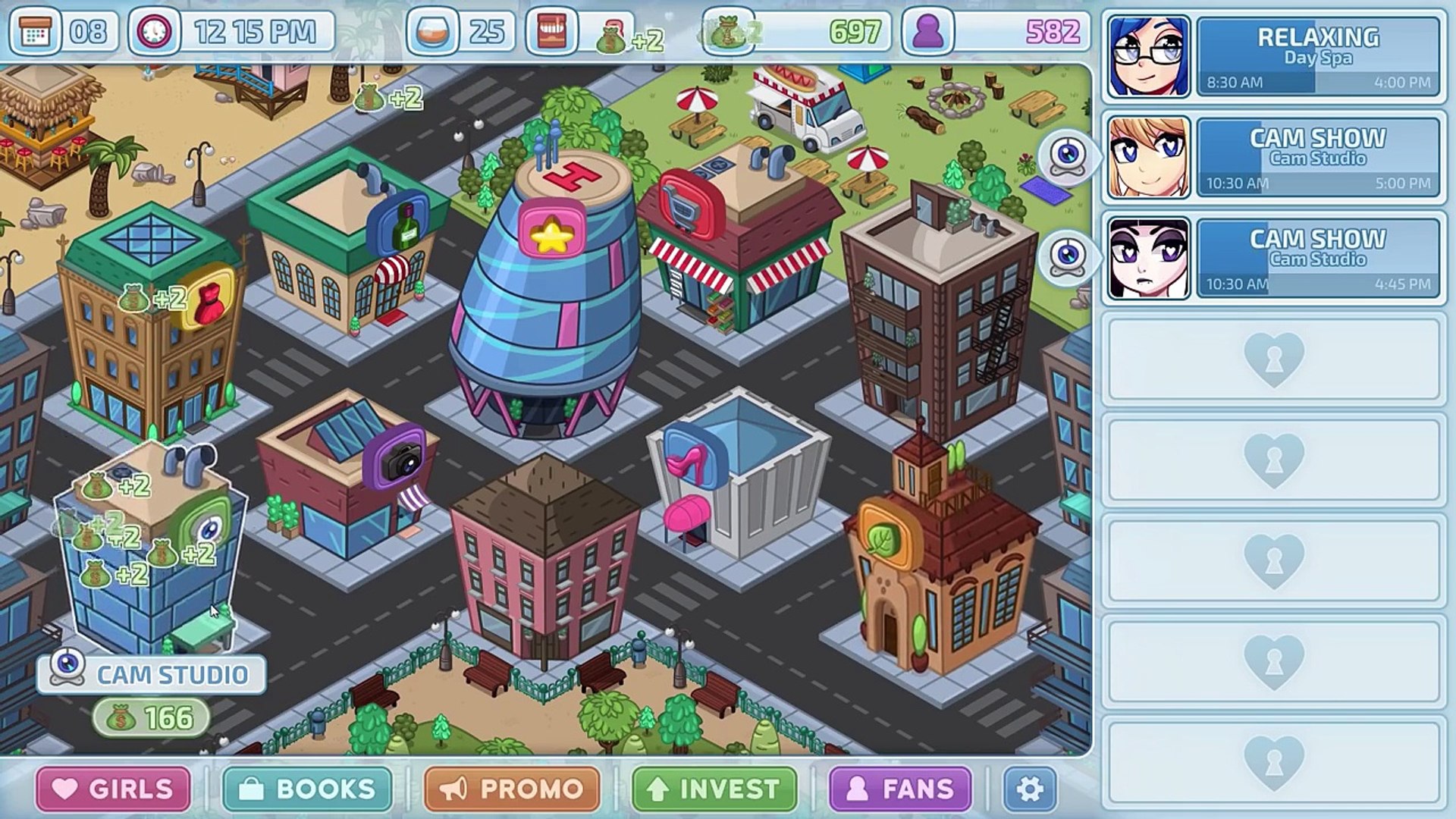Open the Promo menu
This screenshot has height=819, width=1456.
click(x=512, y=789)
